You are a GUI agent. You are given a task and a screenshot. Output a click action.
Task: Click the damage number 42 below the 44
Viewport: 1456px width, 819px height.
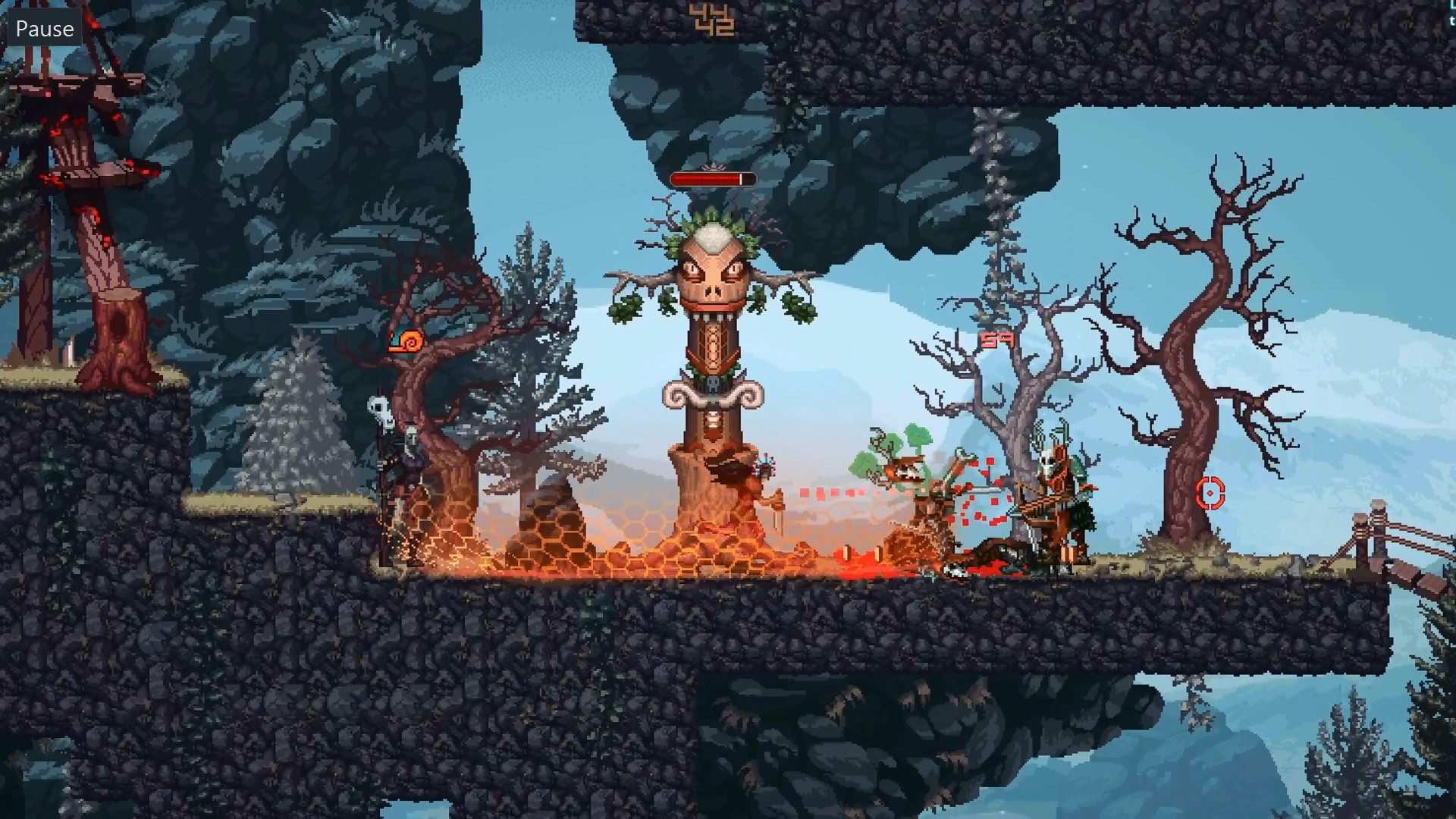[x=717, y=25]
